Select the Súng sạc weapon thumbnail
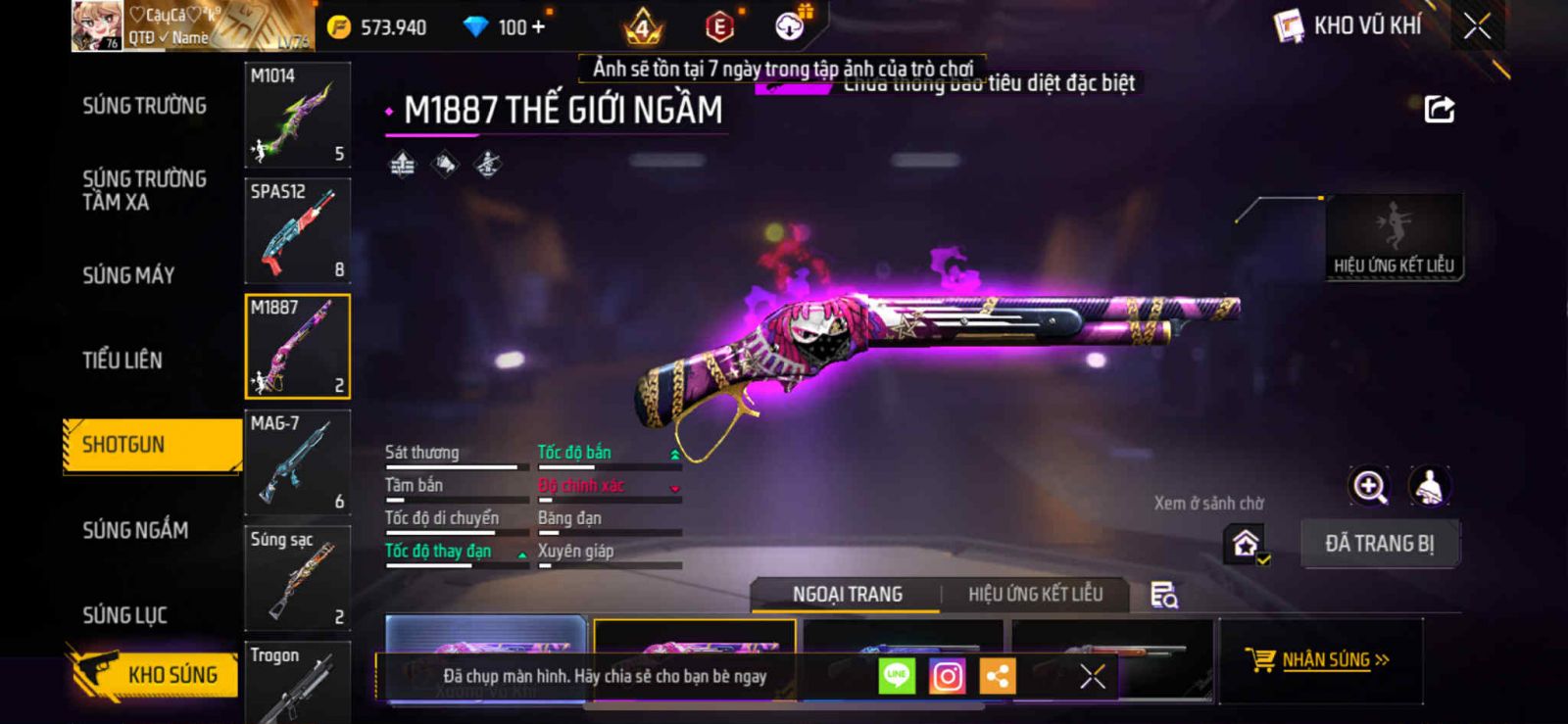 click(x=297, y=578)
